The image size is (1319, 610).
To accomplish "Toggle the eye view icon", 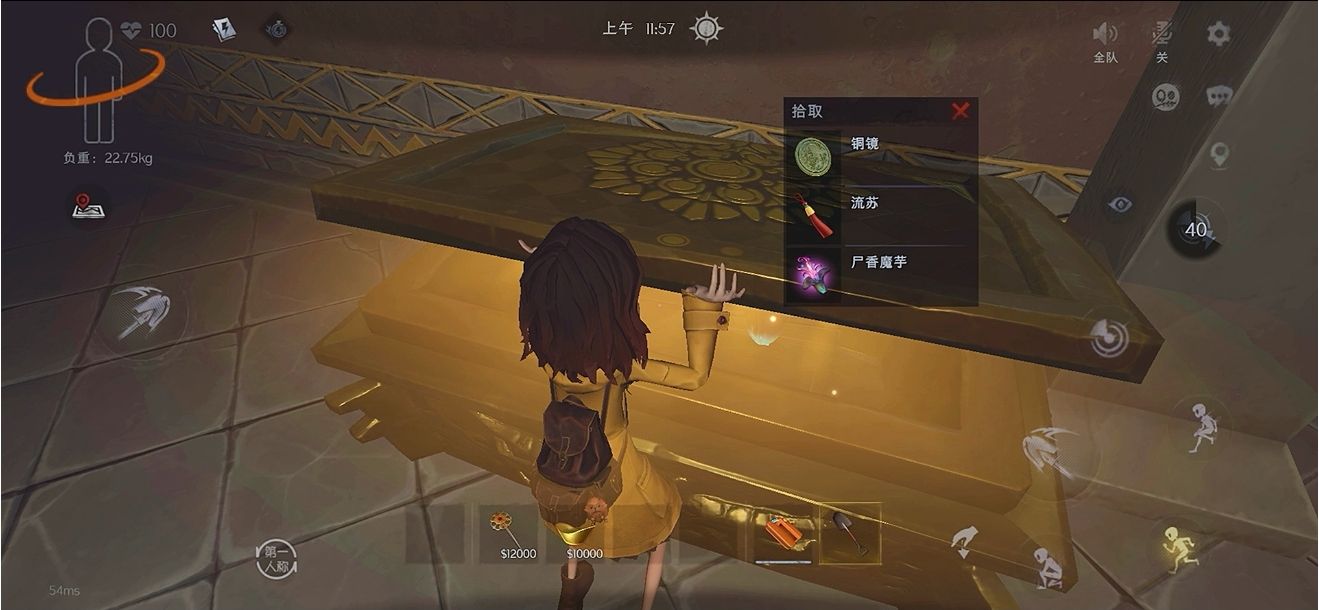I will (x=1120, y=205).
